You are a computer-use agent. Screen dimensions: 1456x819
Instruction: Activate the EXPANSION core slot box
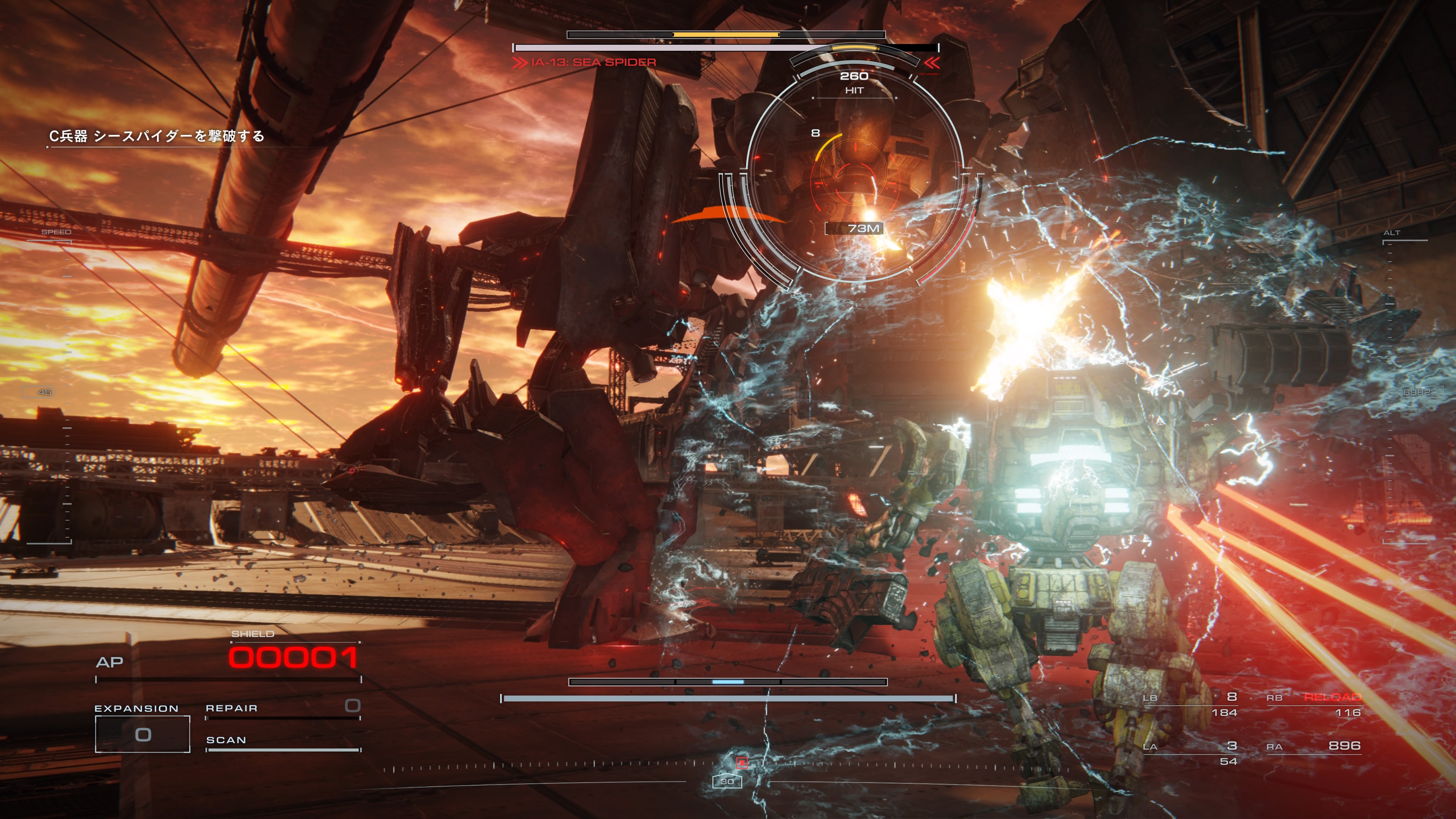pyautogui.click(x=143, y=734)
